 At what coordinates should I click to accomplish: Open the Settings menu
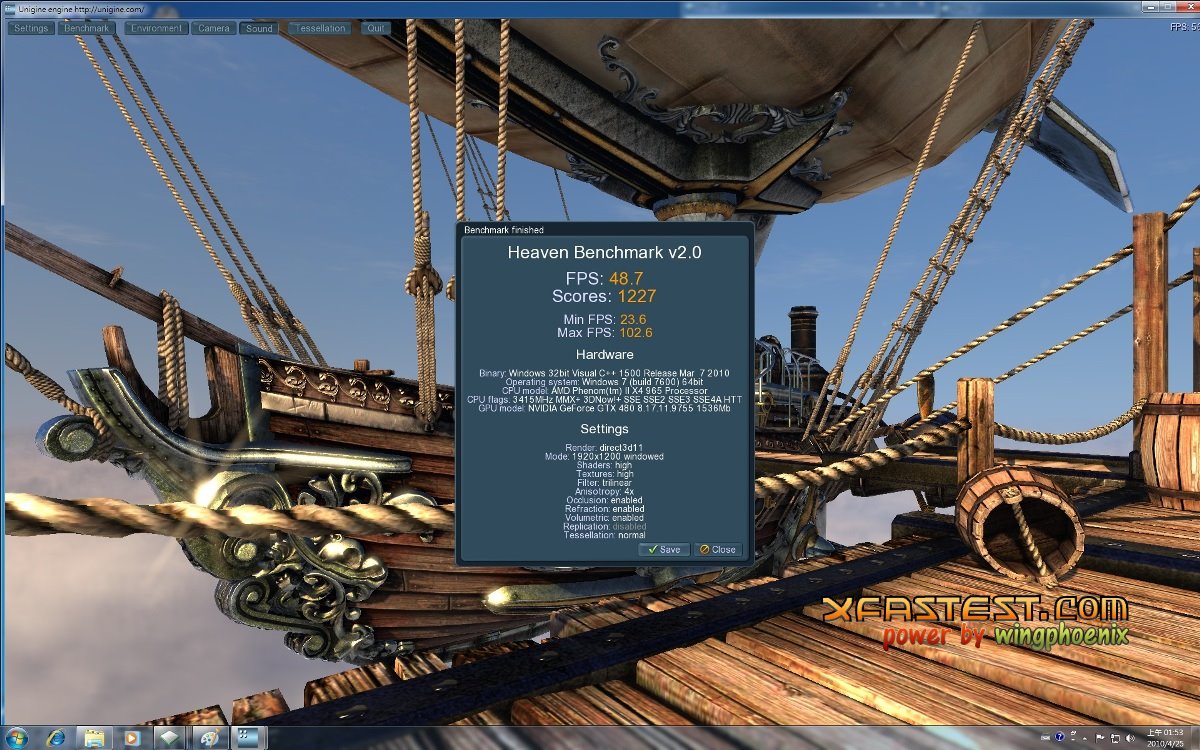tap(31, 28)
